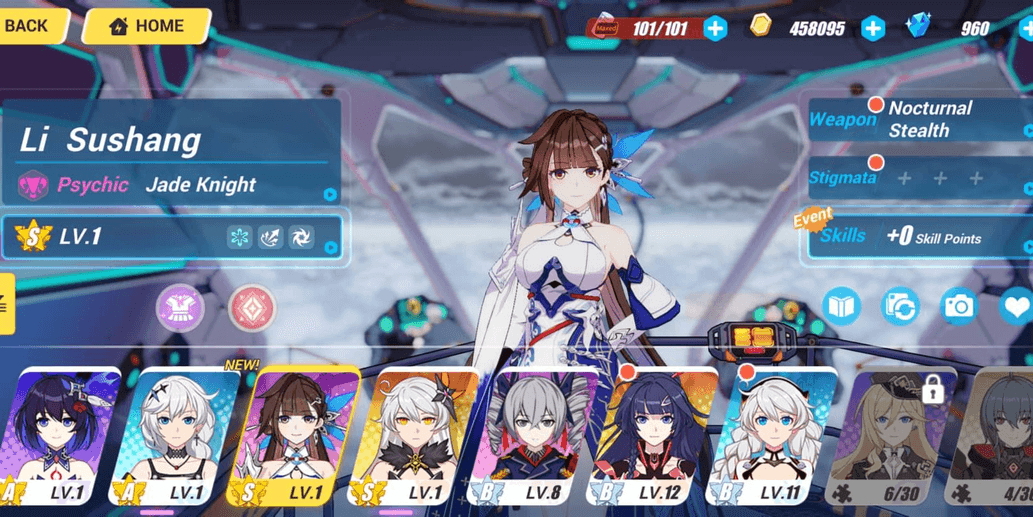Open the red diamond icon

click(x=252, y=307)
